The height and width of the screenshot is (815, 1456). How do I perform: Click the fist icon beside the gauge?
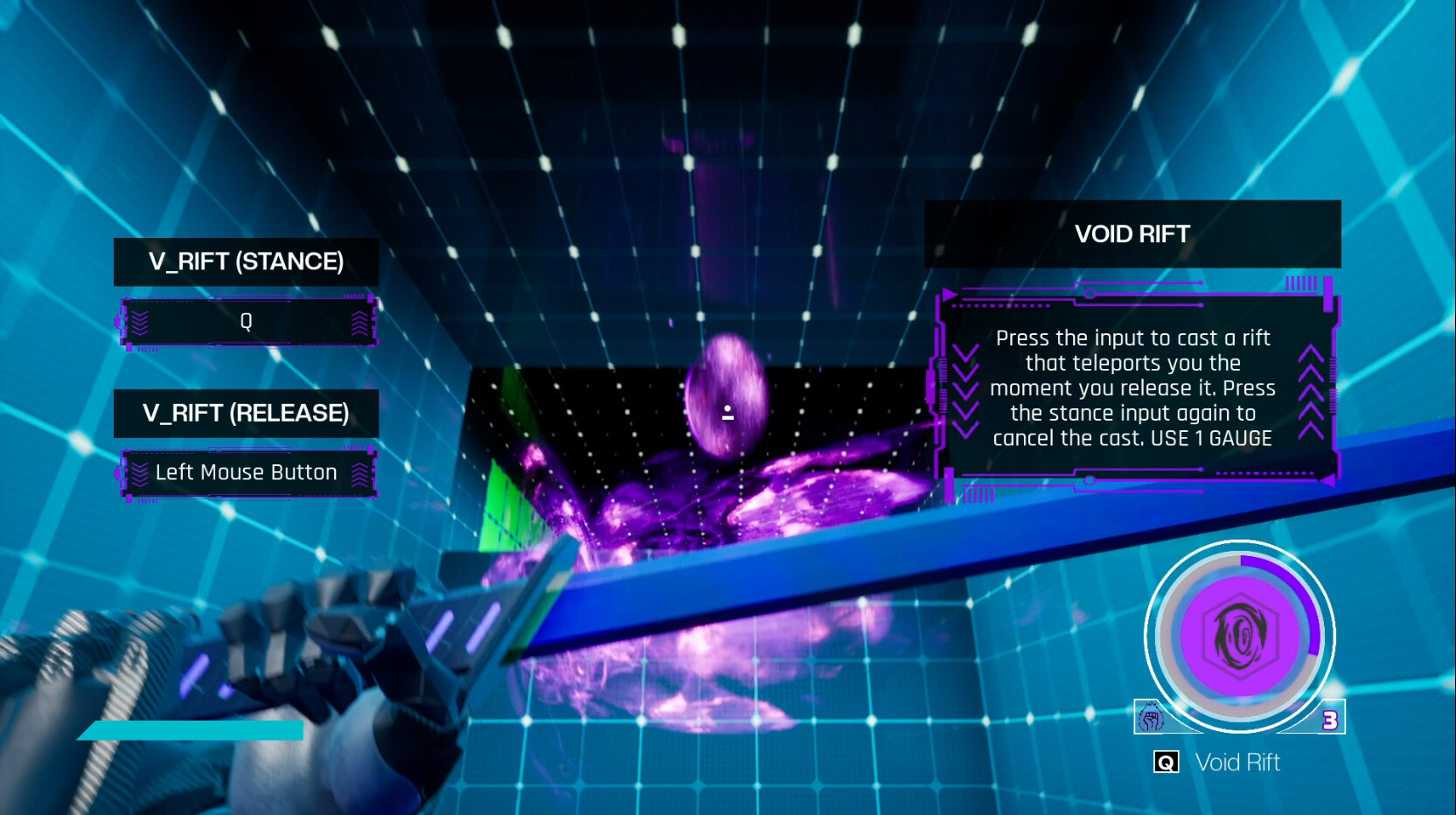pos(1151,717)
